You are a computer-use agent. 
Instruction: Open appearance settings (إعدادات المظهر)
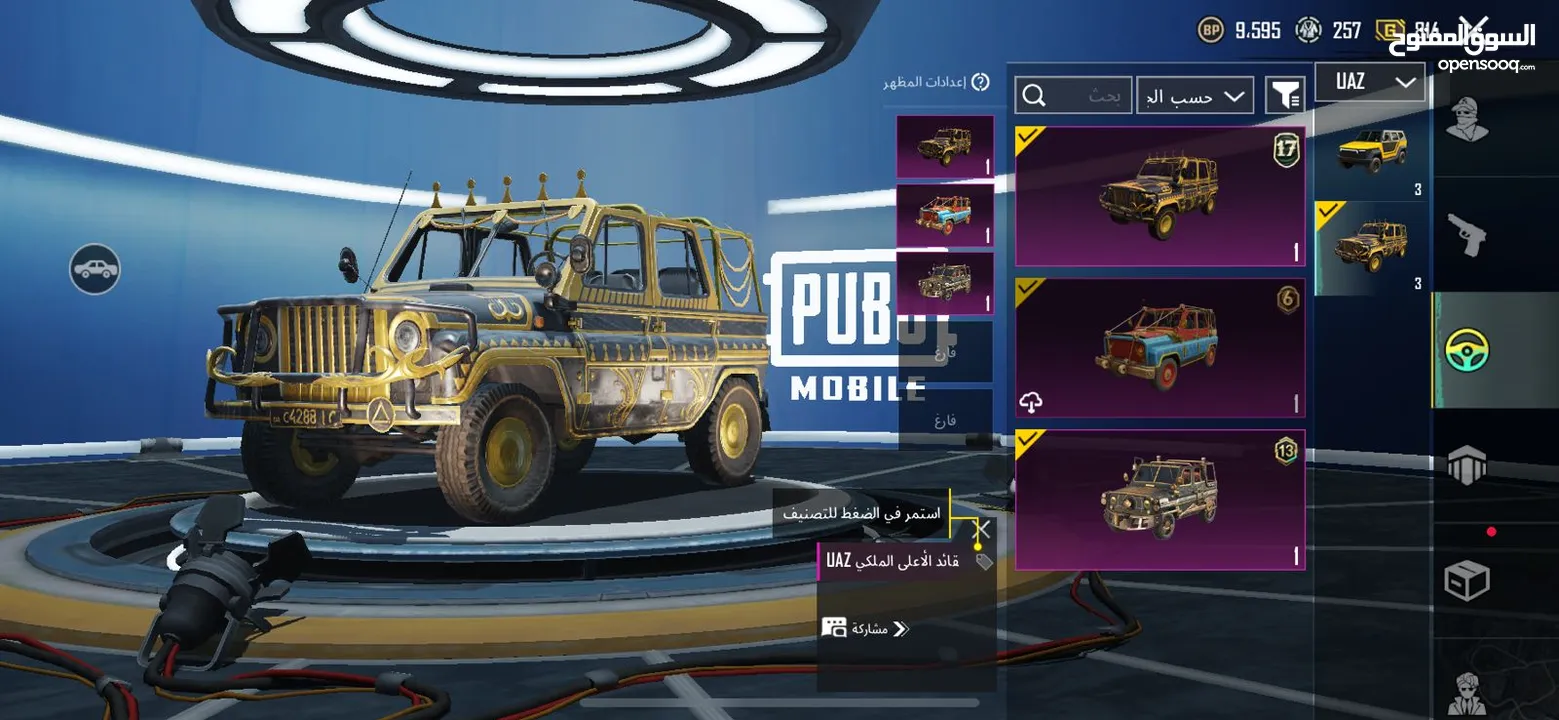[924, 81]
